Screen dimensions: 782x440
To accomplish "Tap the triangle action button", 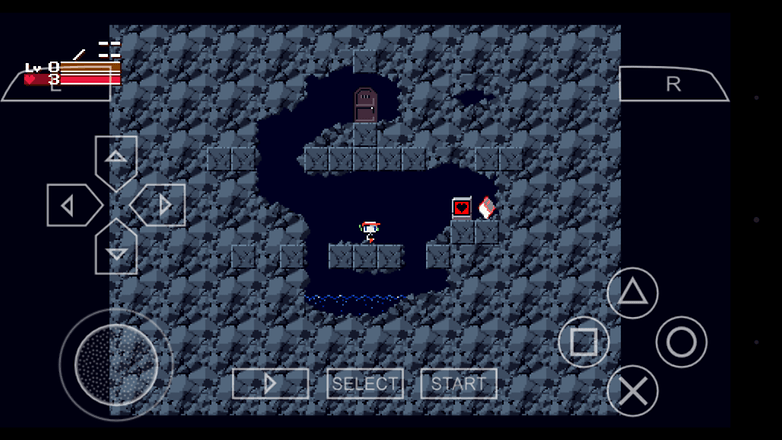I will point(633,293).
